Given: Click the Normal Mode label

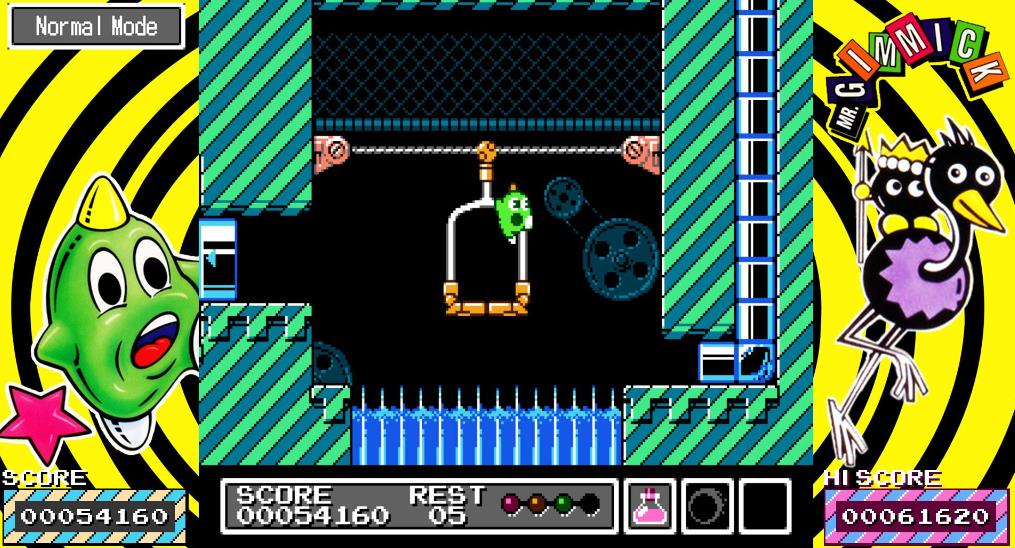Looking at the screenshot, I should point(96,27).
